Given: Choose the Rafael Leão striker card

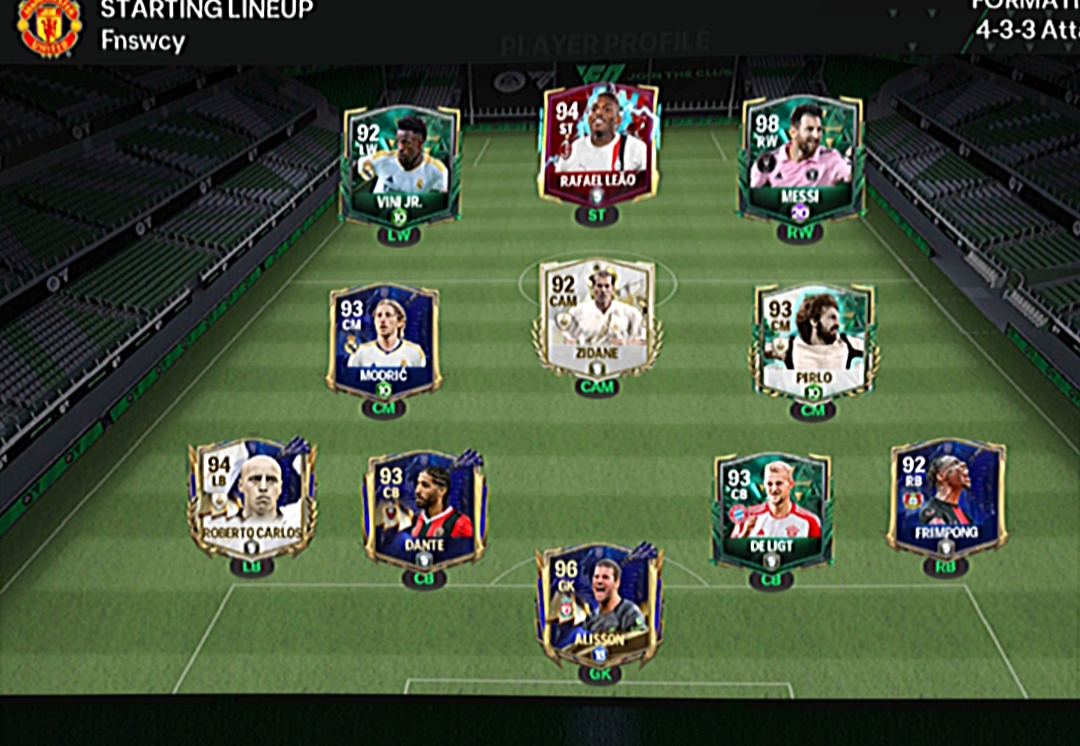Looking at the screenshot, I should 597,145.
